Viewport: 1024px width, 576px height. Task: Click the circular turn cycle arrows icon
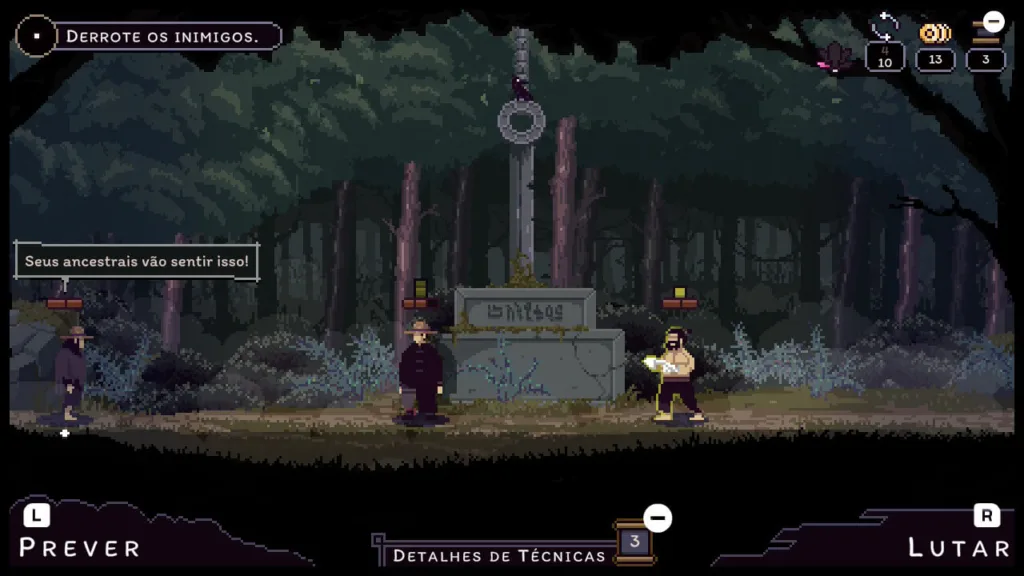[885, 26]
